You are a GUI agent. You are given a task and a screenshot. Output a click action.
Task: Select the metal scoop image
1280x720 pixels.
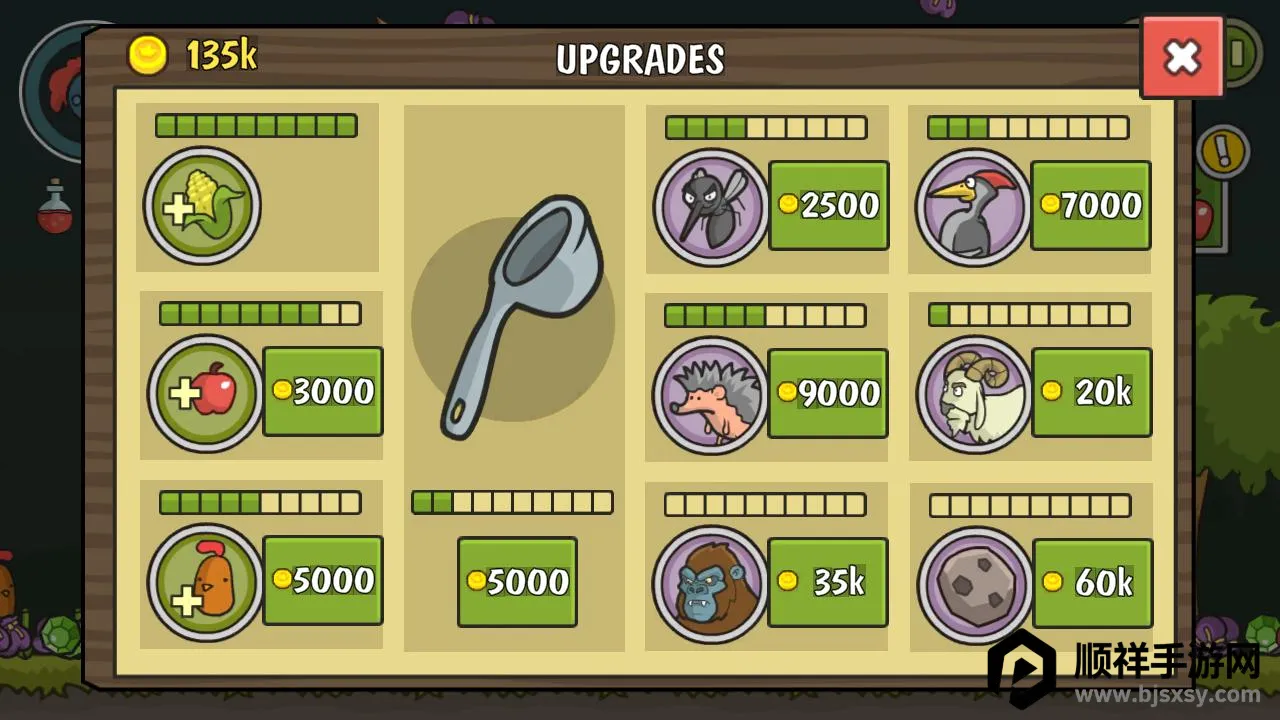513,318
